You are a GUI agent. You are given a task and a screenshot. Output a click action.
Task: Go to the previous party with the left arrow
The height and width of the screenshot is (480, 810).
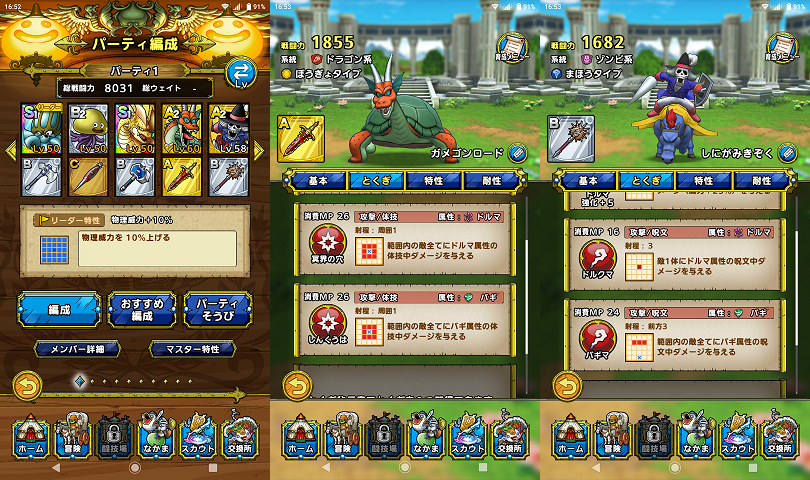[x=12, y=150]
